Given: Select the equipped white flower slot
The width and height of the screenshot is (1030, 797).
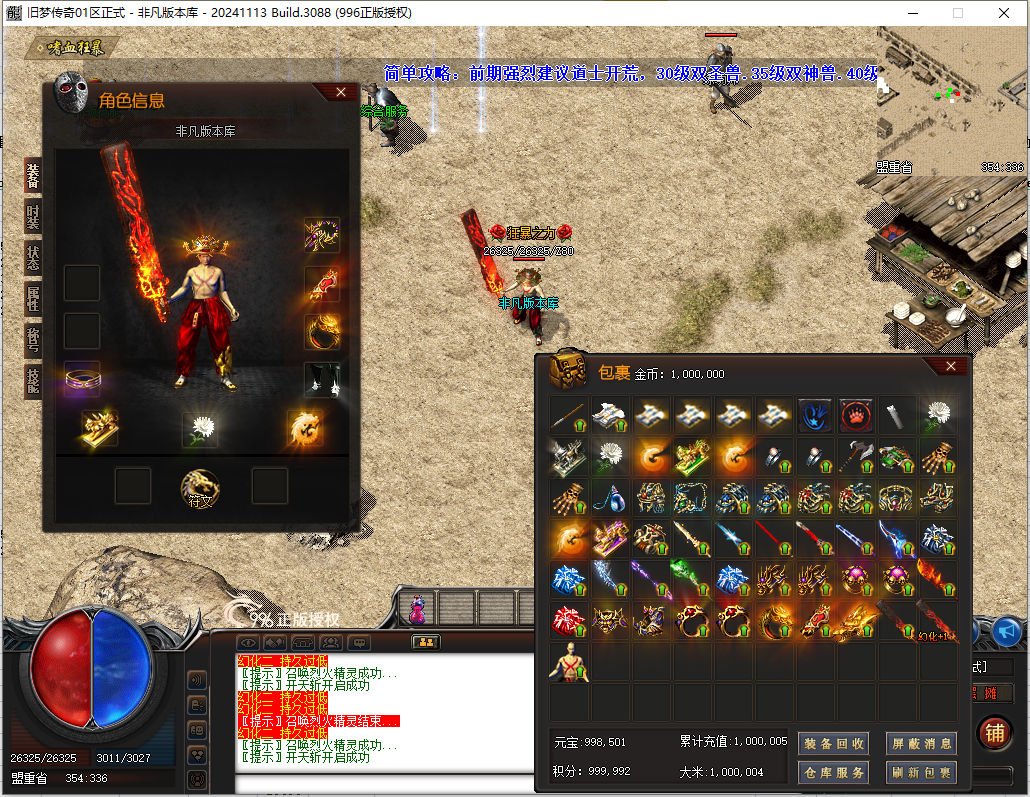Looking at the screenshot, I should click(x=200, y=428).
